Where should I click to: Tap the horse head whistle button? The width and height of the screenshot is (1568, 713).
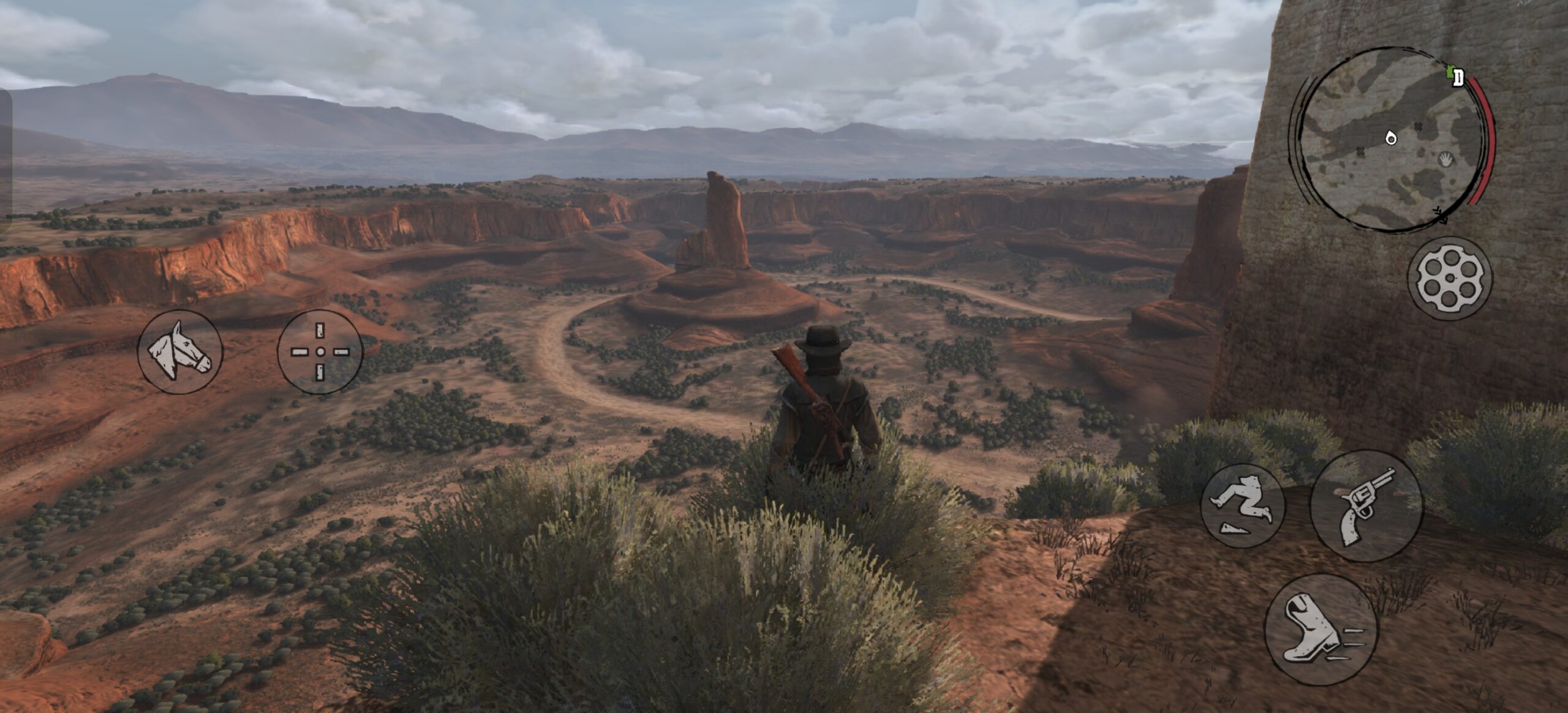[179, 352]
